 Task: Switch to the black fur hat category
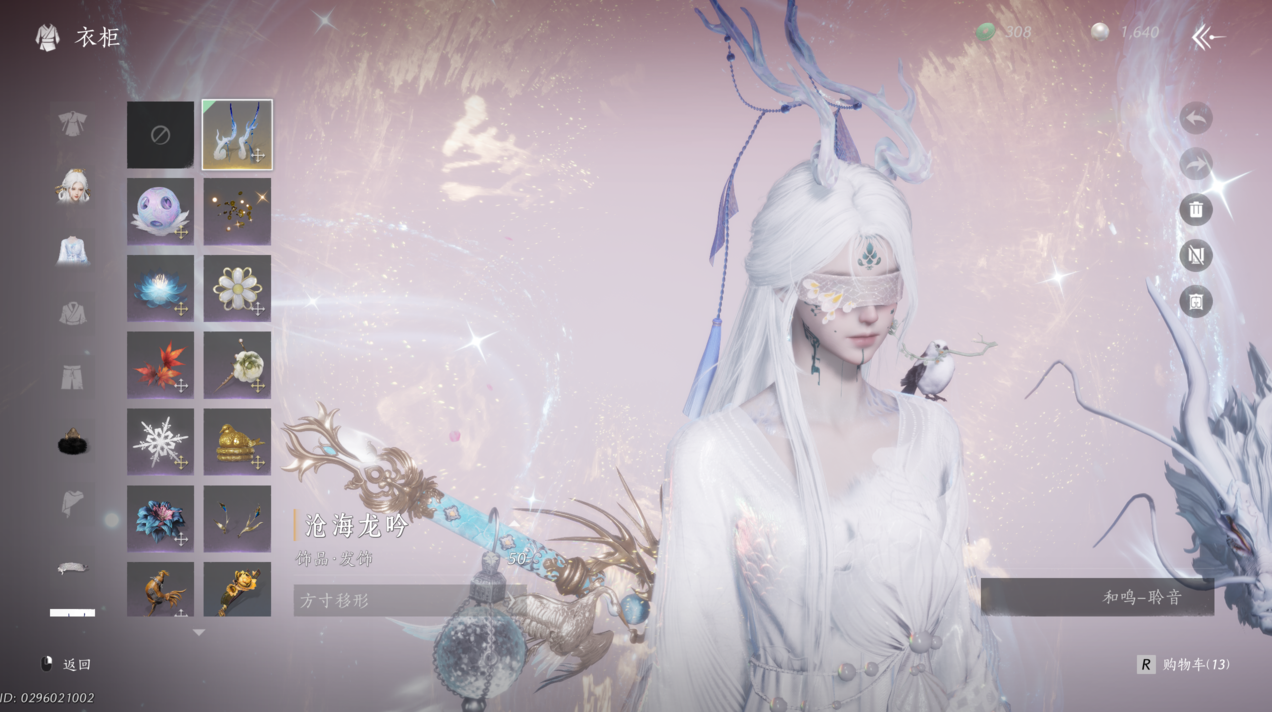[x=72, y=441]
